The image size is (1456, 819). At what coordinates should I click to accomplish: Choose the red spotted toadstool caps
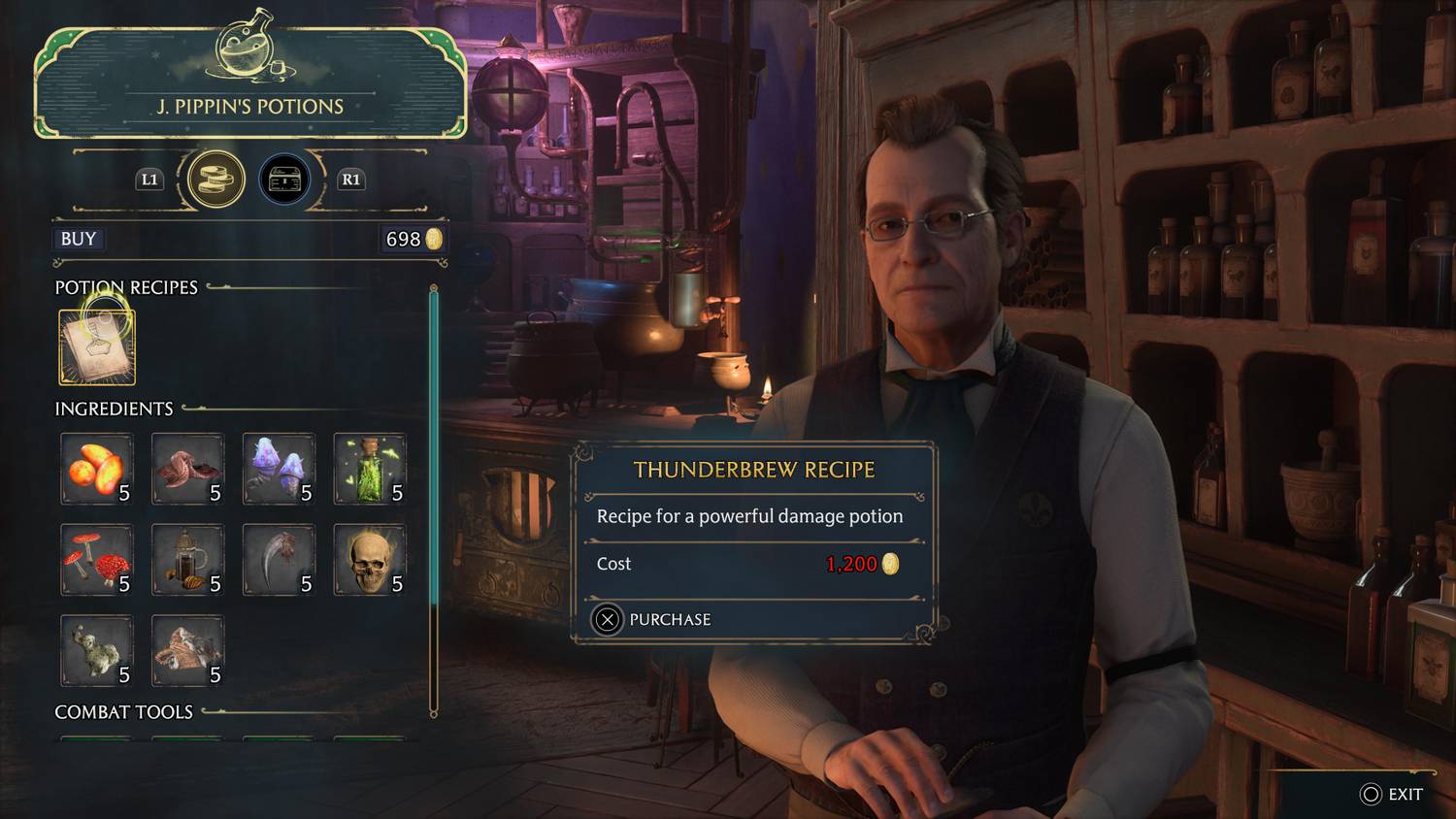click(97, 560)
